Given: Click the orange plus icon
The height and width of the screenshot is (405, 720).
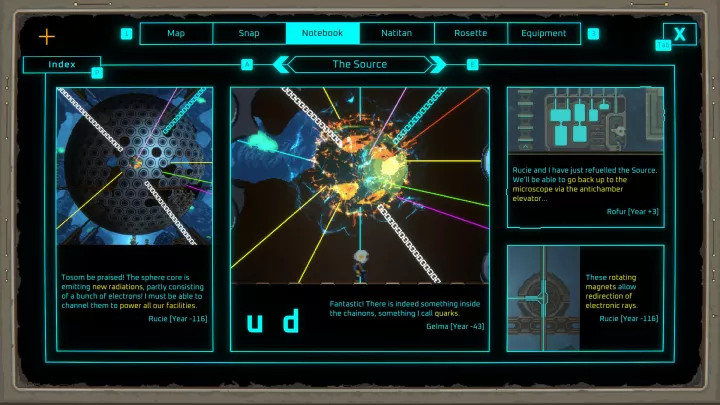Looking at the screenshot, I should click(47, 37).
